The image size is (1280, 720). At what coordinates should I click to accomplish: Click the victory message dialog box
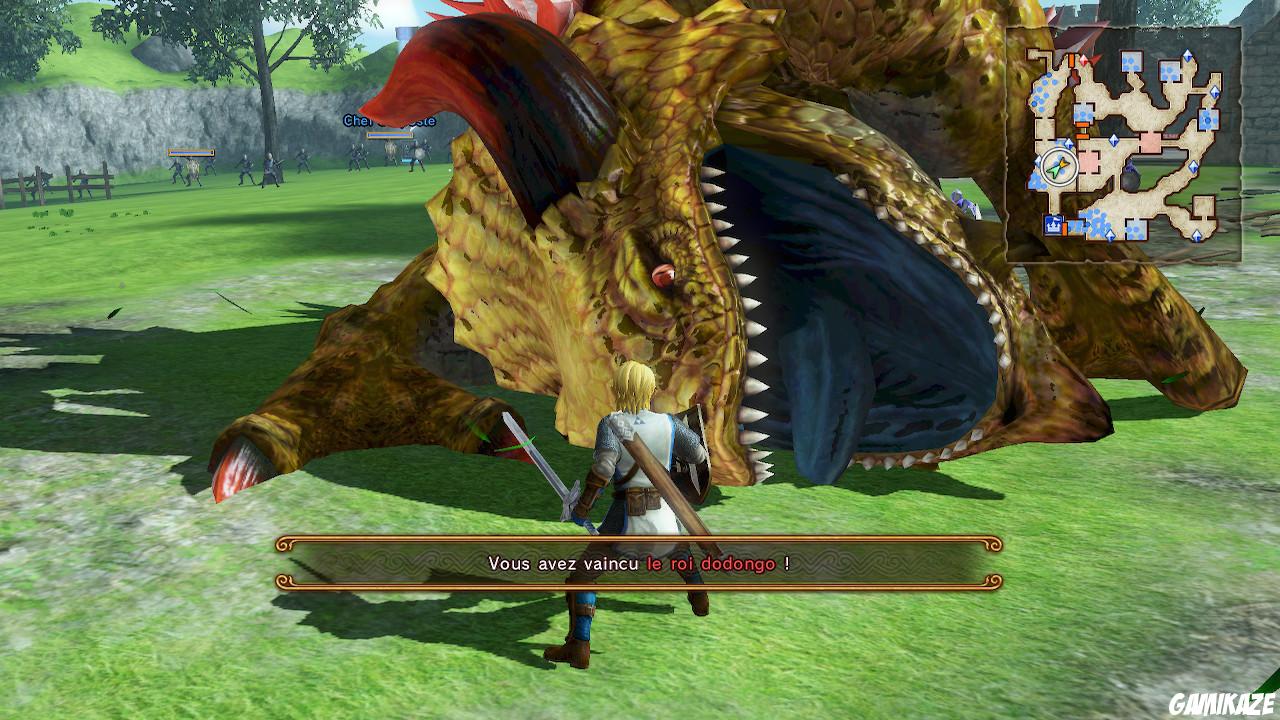click(x=640, y=563)
